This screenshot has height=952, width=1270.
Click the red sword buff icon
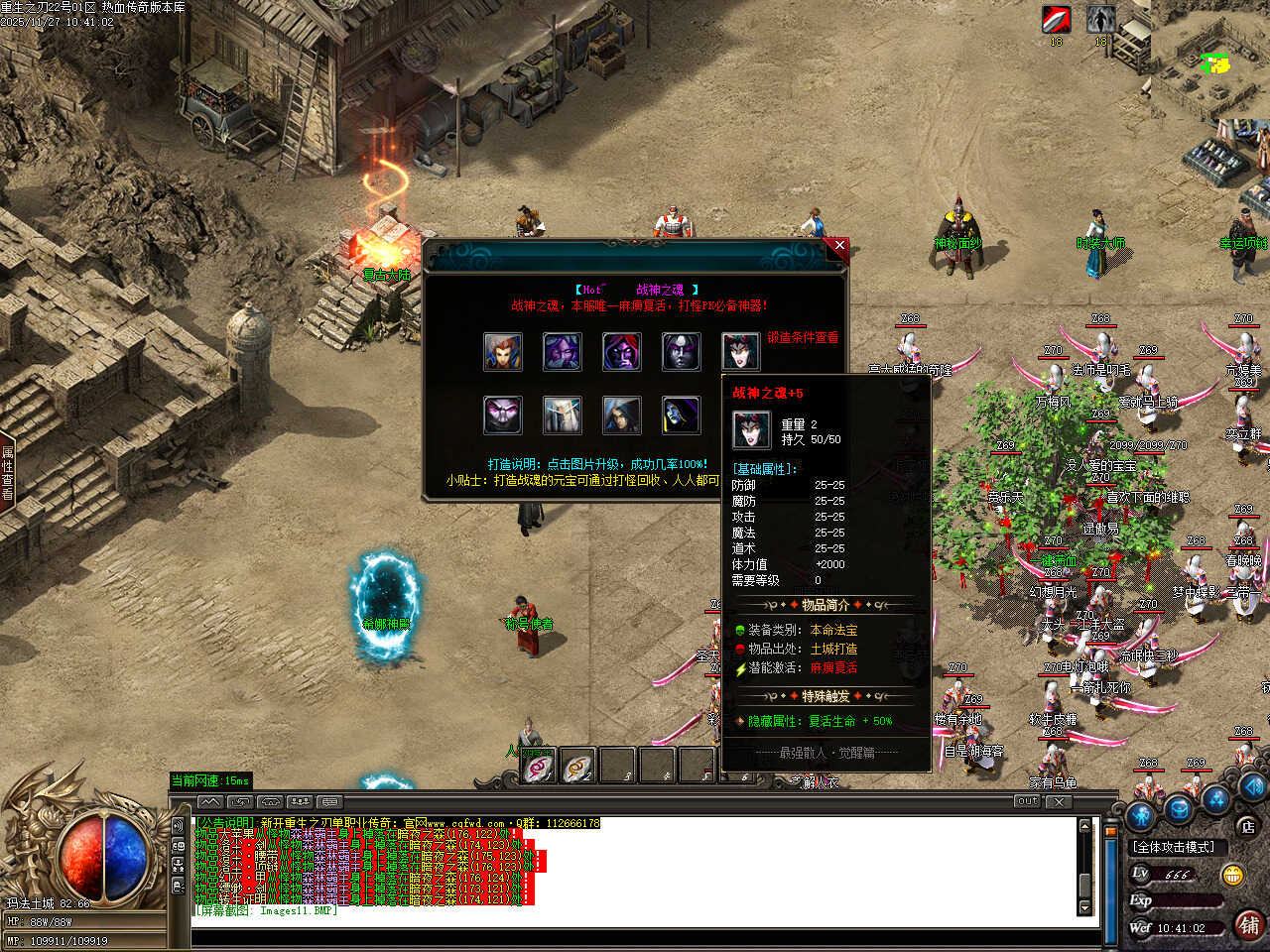[x=1056, y=19]
